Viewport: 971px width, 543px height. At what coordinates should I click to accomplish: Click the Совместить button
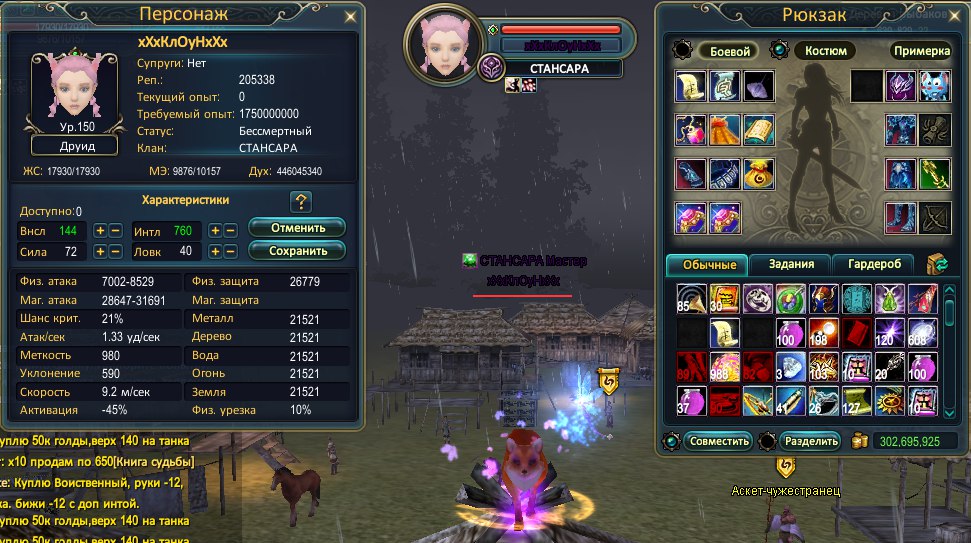pyautogui.click(x=720, y=441)
